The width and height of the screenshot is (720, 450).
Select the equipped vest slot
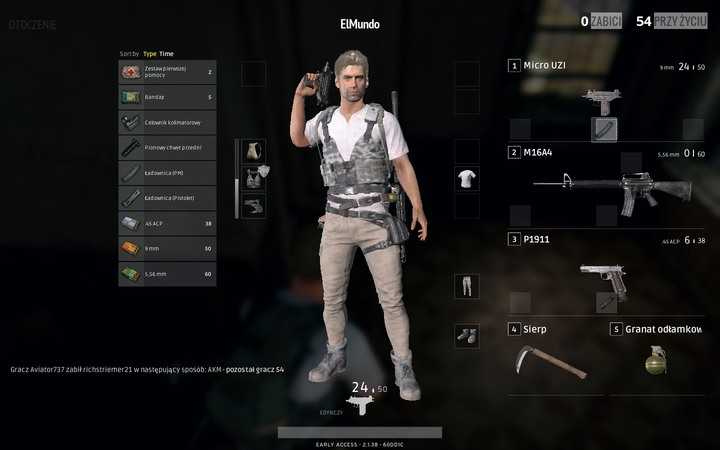(254, 178)
